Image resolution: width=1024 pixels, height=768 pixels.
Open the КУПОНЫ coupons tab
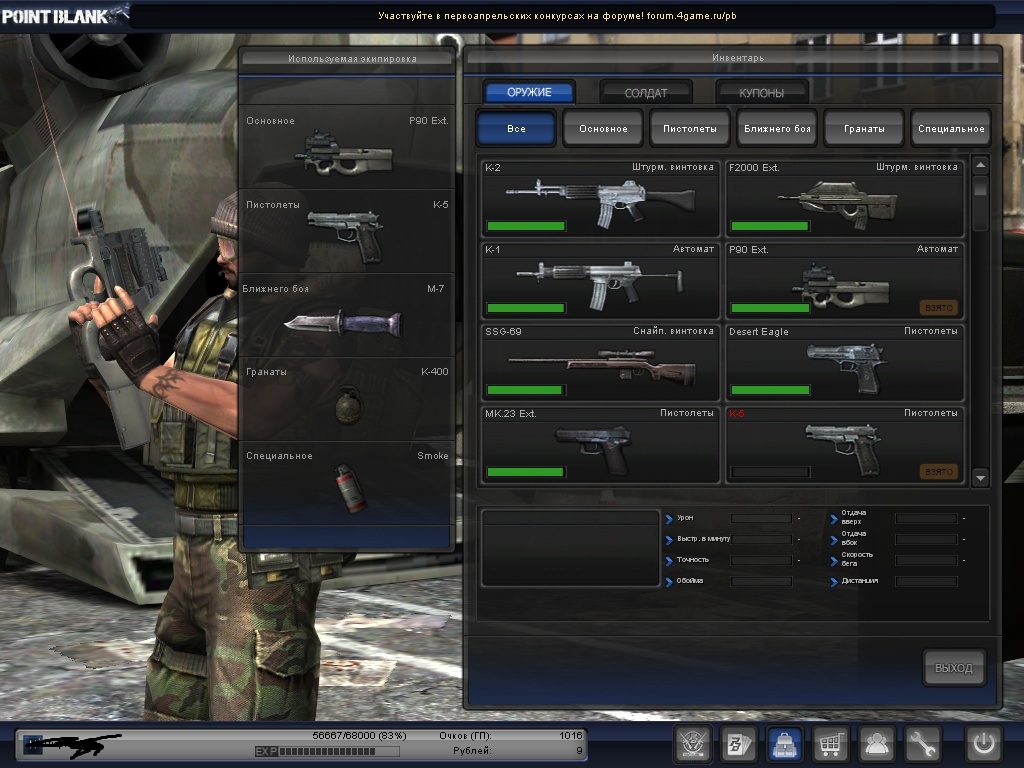(x=762, y=93)
